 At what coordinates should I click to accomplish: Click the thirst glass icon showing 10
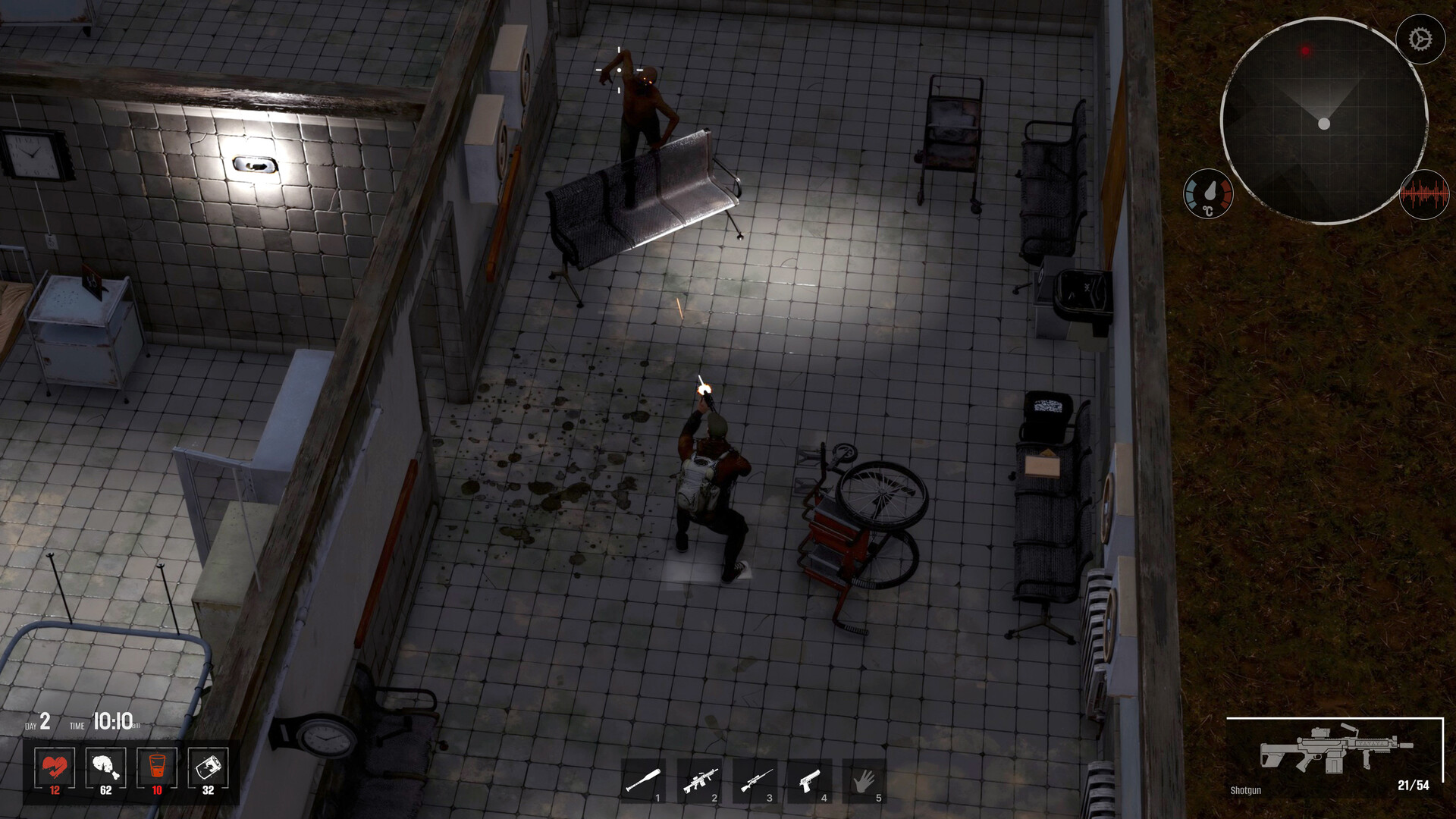(x=157, y=768)
